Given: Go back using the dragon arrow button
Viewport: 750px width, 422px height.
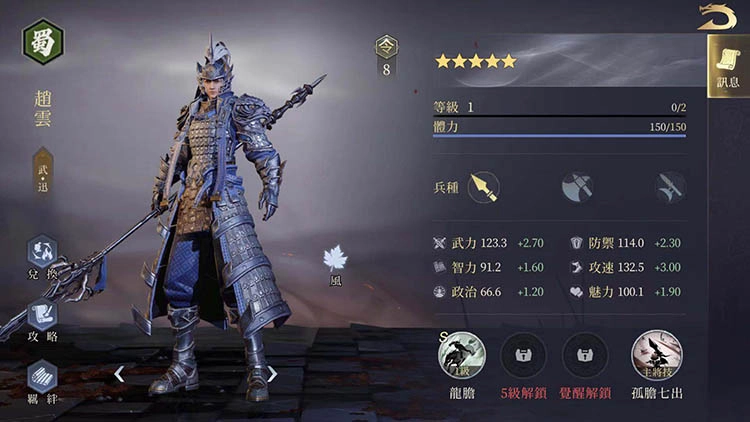Looking at the screenshot, I should pos(716,16).
